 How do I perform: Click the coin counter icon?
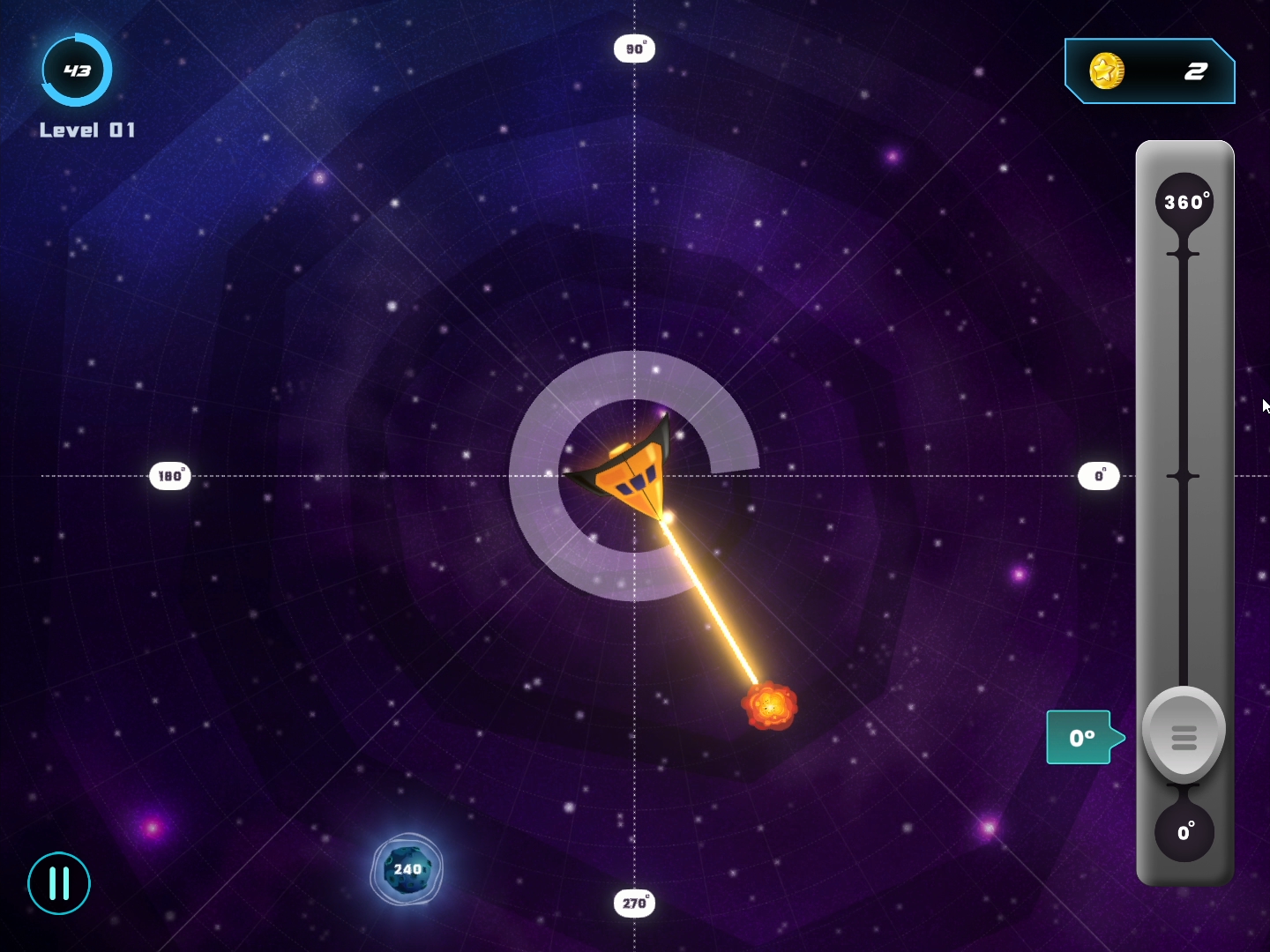(1106, 71)
